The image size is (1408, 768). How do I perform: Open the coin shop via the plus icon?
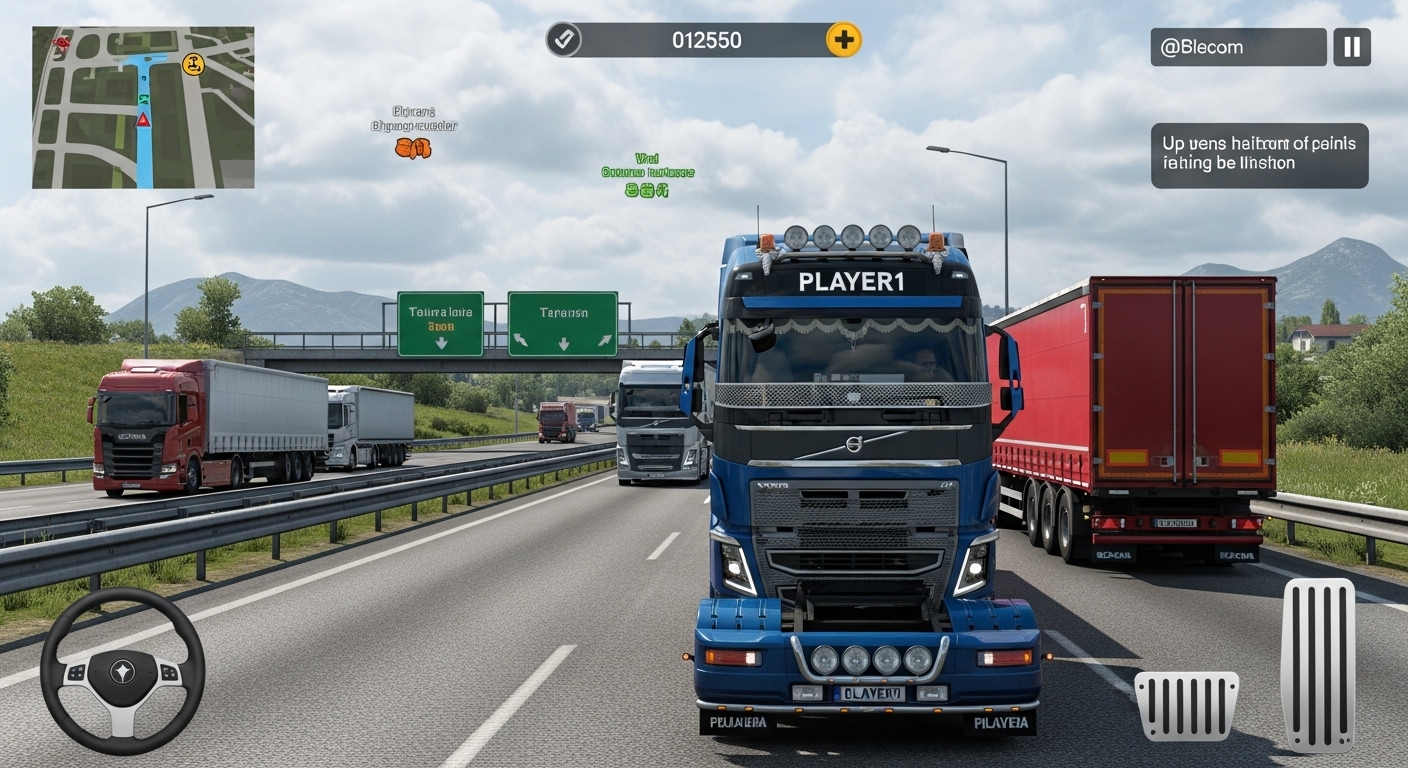click(843, 40)
